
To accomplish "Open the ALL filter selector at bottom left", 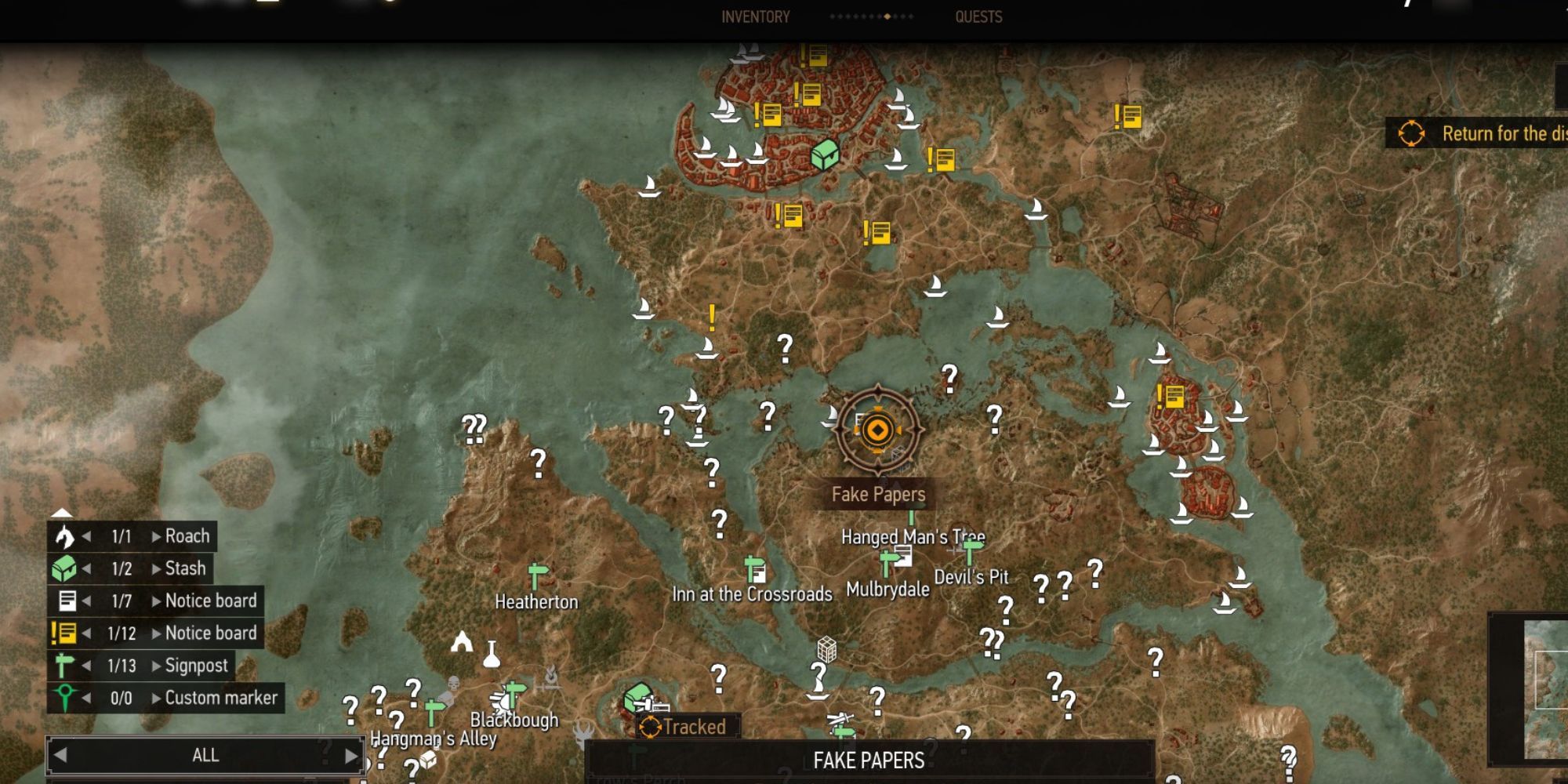I will (205, 755).
